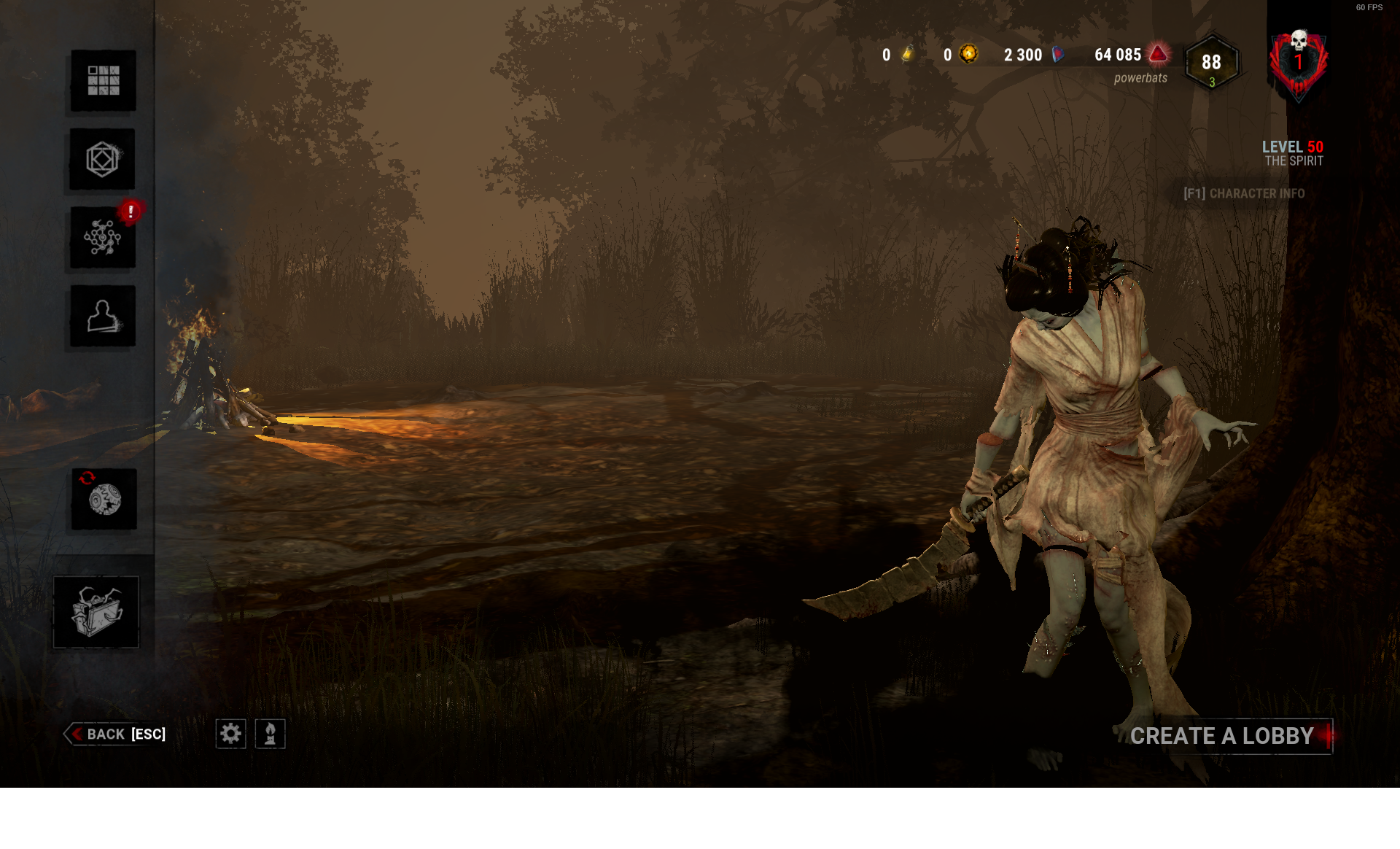Click the hexagonal level 88 badge
The width and height of the screenshot is (1400, 849).
click(x=1210, y=63)
